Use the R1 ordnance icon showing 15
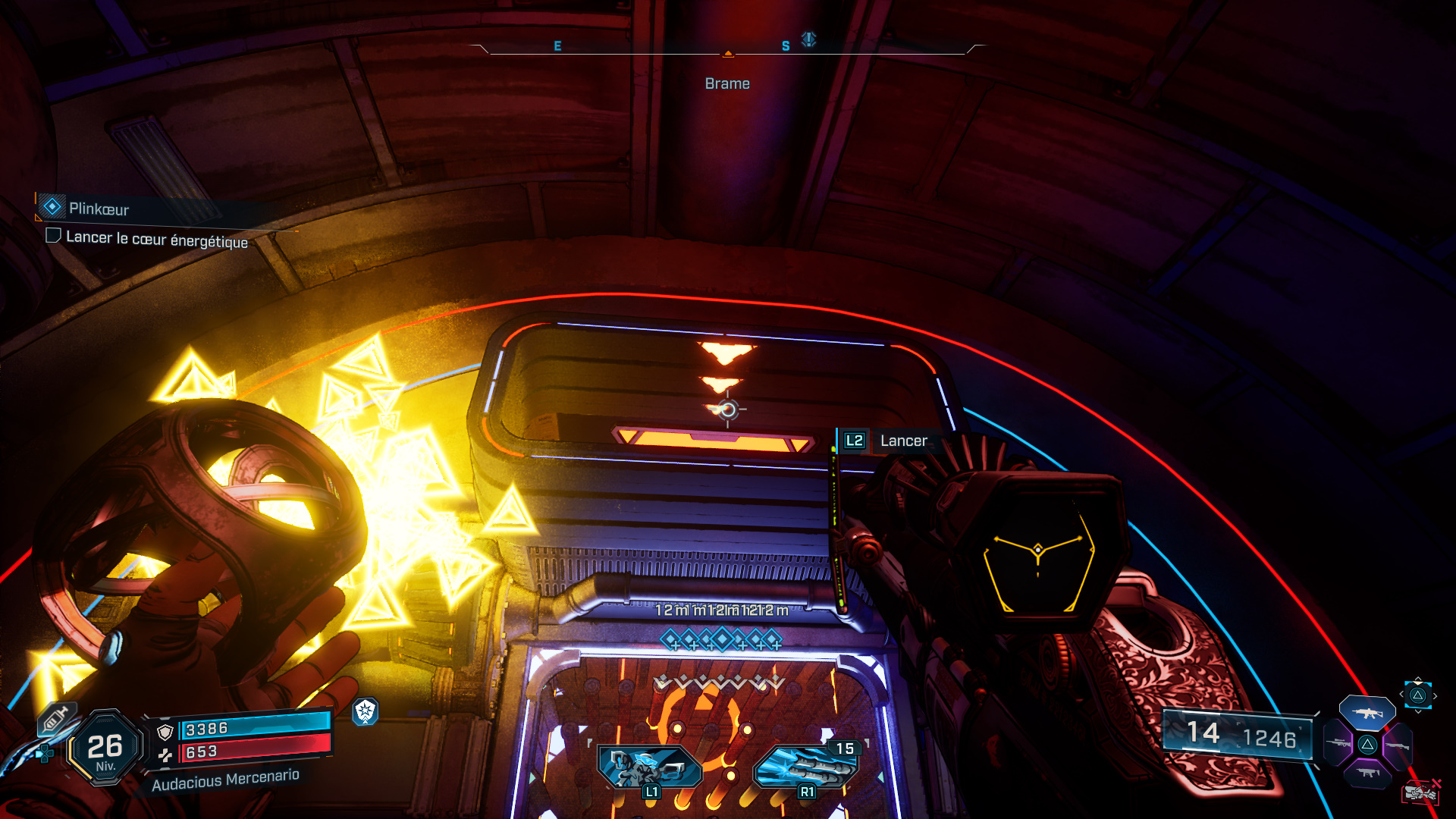The width and height of the screenshot is (1456, 819). click(806, 767)
